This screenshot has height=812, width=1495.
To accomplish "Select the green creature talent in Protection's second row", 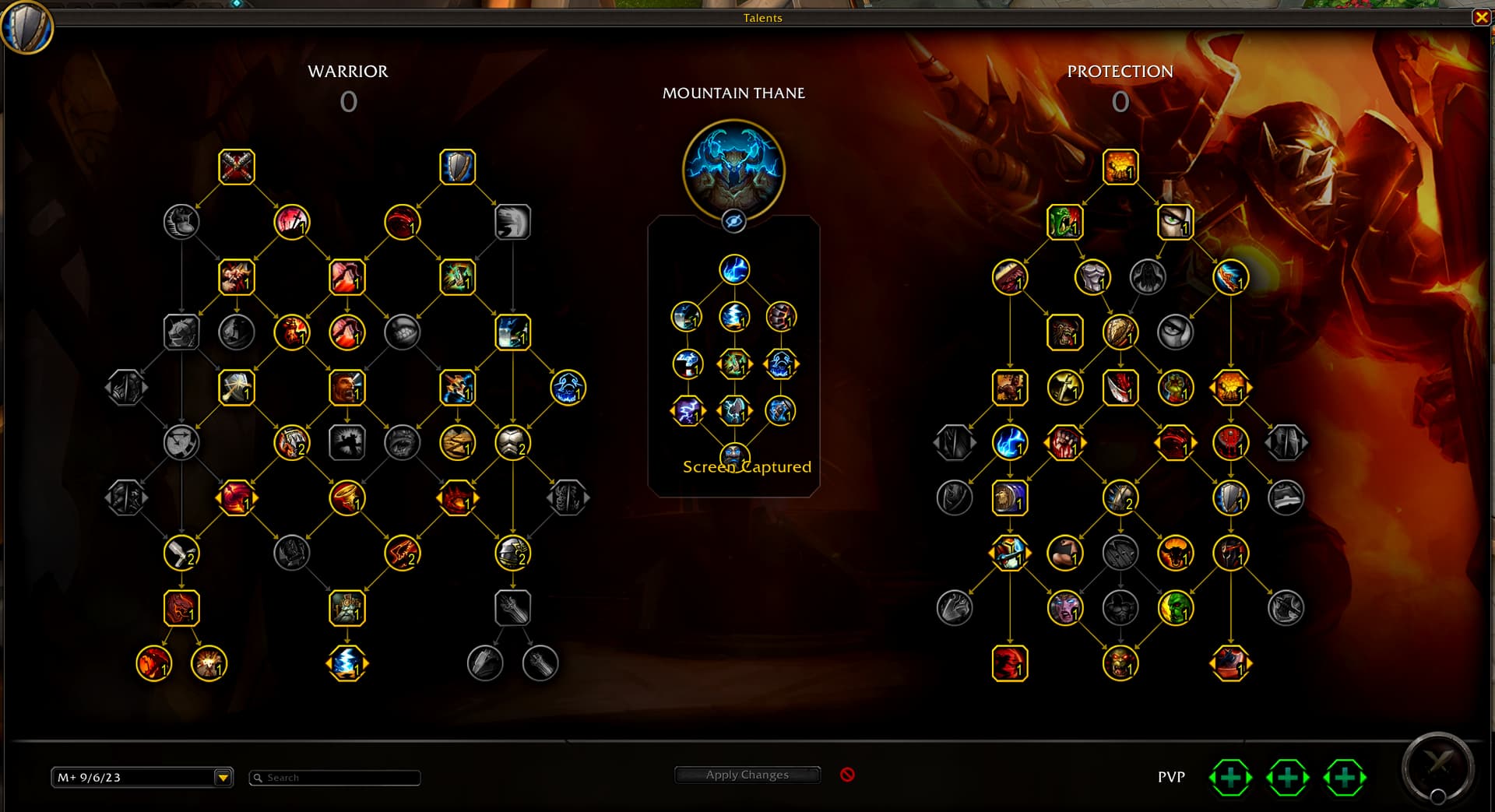I will tap(1064, 222).
